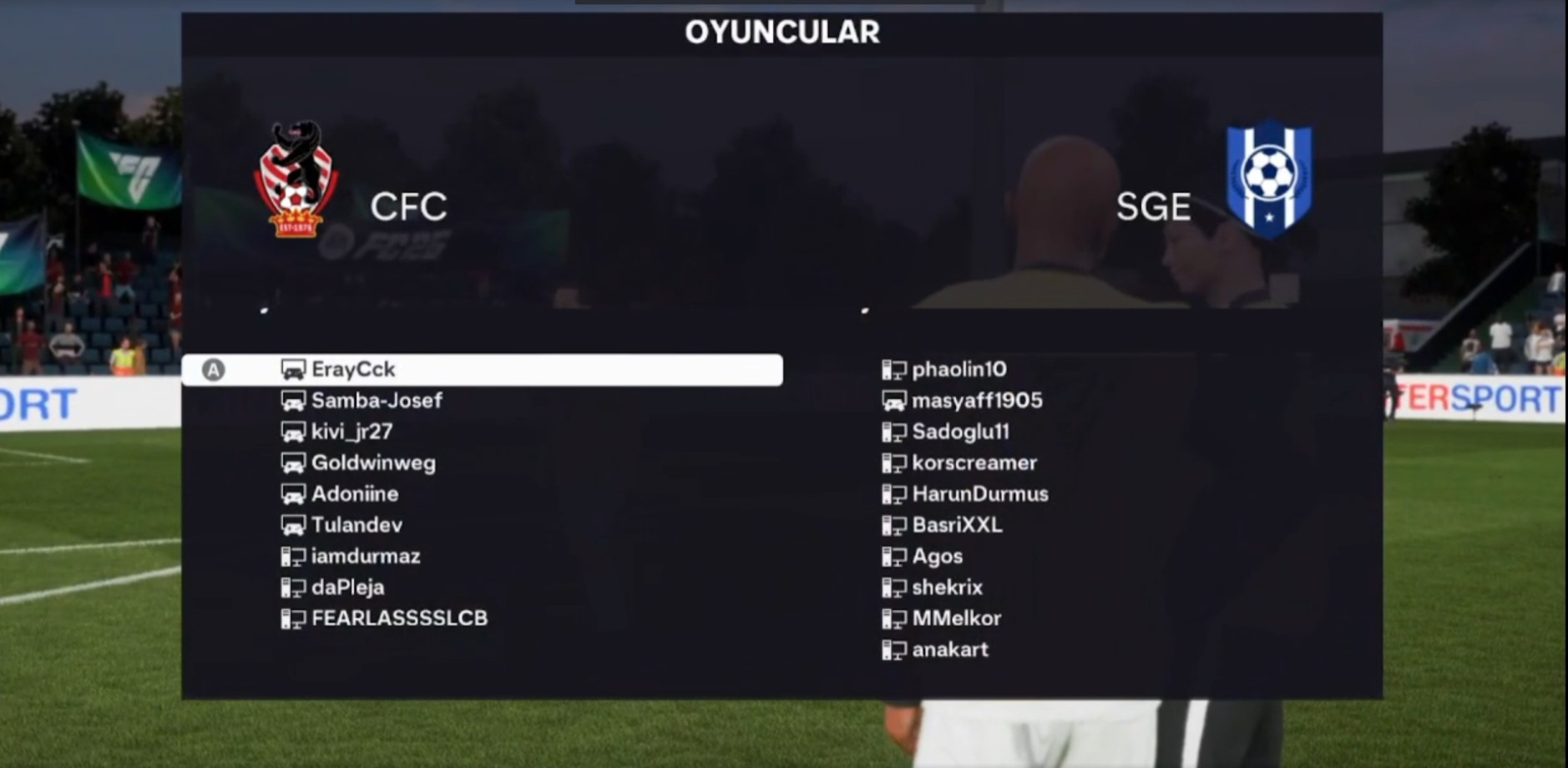Select the masyaff1905 player entry
The width and height of the screenshot is (1568, 768).
coord(977,401)
